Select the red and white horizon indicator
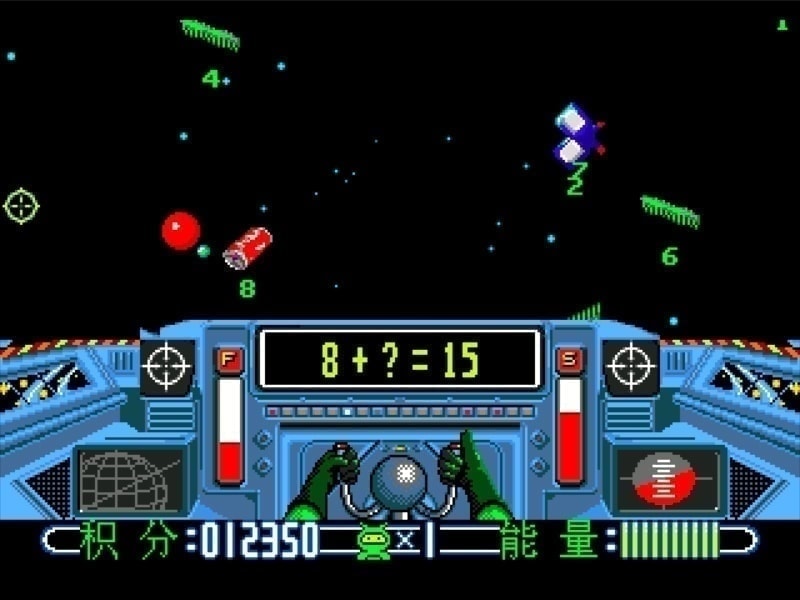Viewport: 800px width, 600px height. (667, 477)
